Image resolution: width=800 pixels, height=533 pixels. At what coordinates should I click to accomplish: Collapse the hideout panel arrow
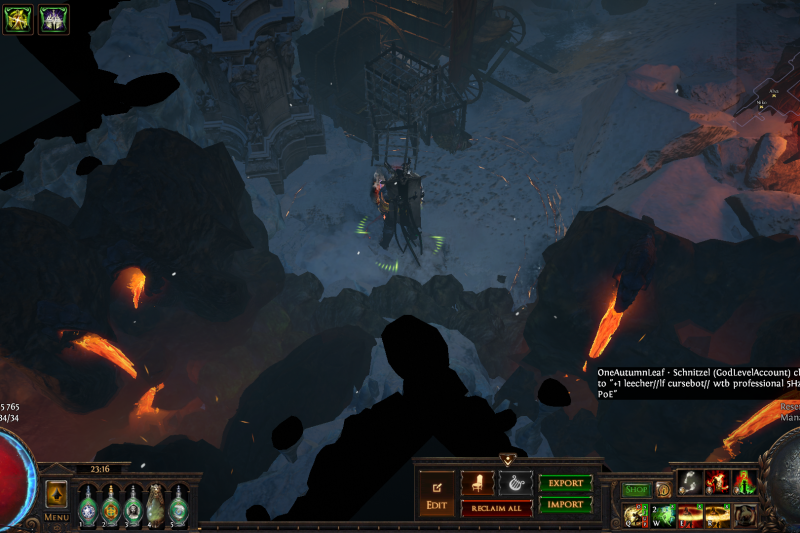coord(507,460)
